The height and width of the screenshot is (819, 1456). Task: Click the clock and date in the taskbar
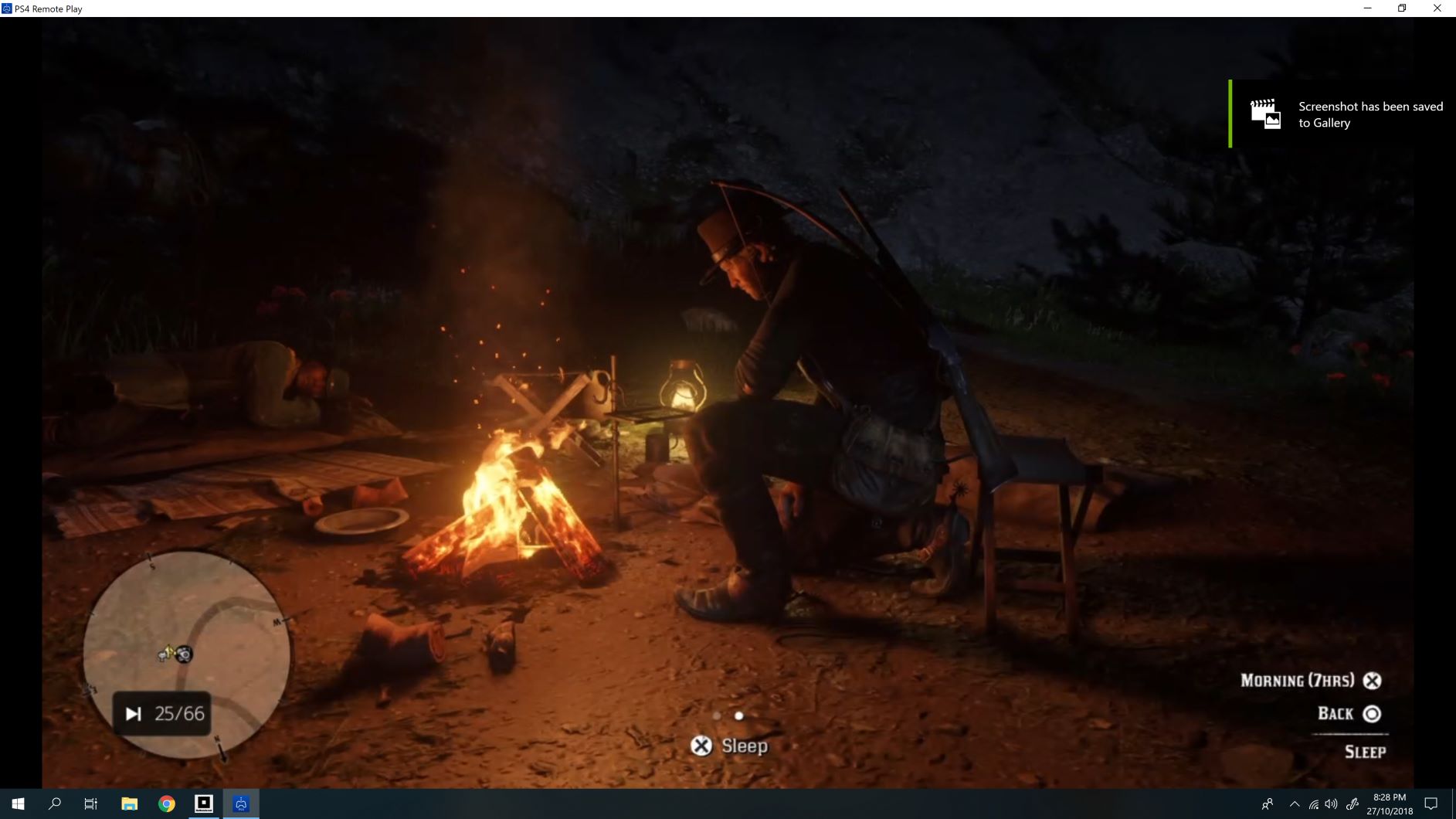pyautogui.click(x=1390, y=803)
